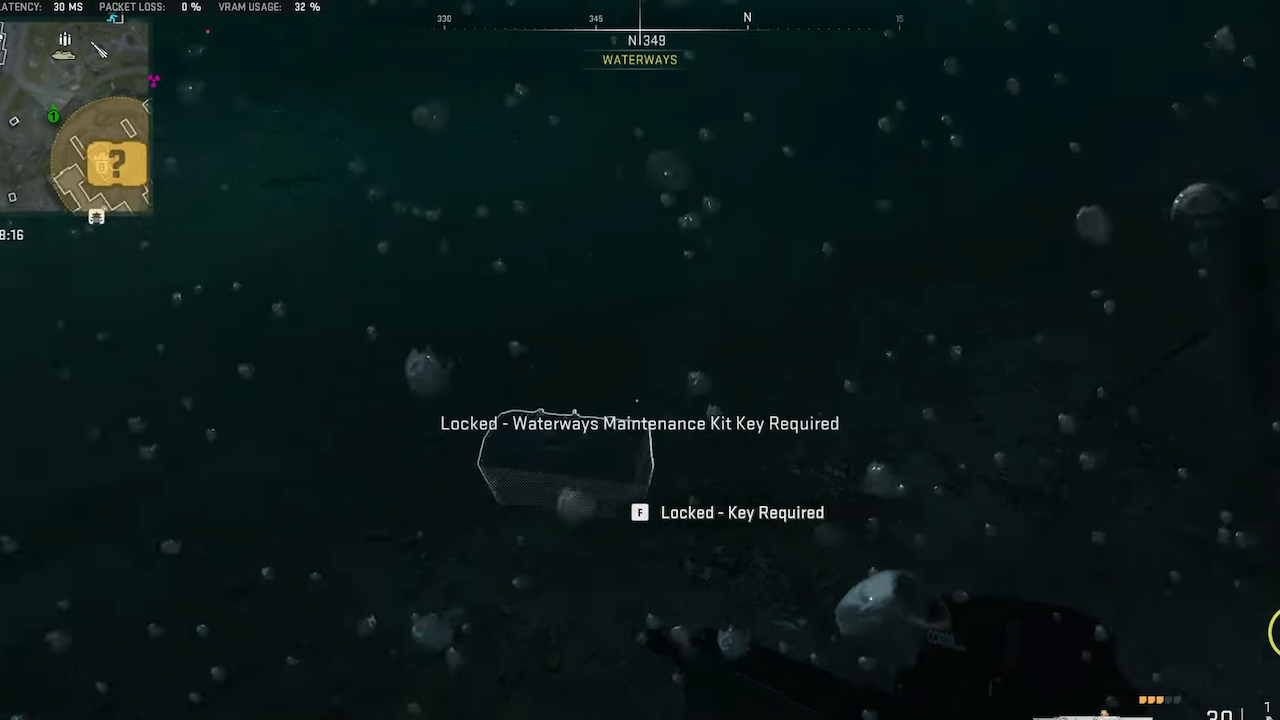The height and width of the screenshot is (720, 1280).
Task: Click the pink contract marker on the minimap
Action: click(x=153, y=81)
